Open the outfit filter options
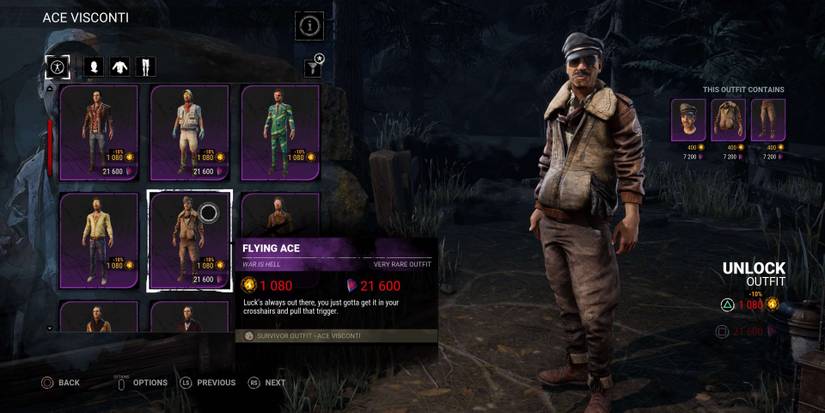Image resolution: width=825 pixels, height=413 pixels. [x=314, y=66]
